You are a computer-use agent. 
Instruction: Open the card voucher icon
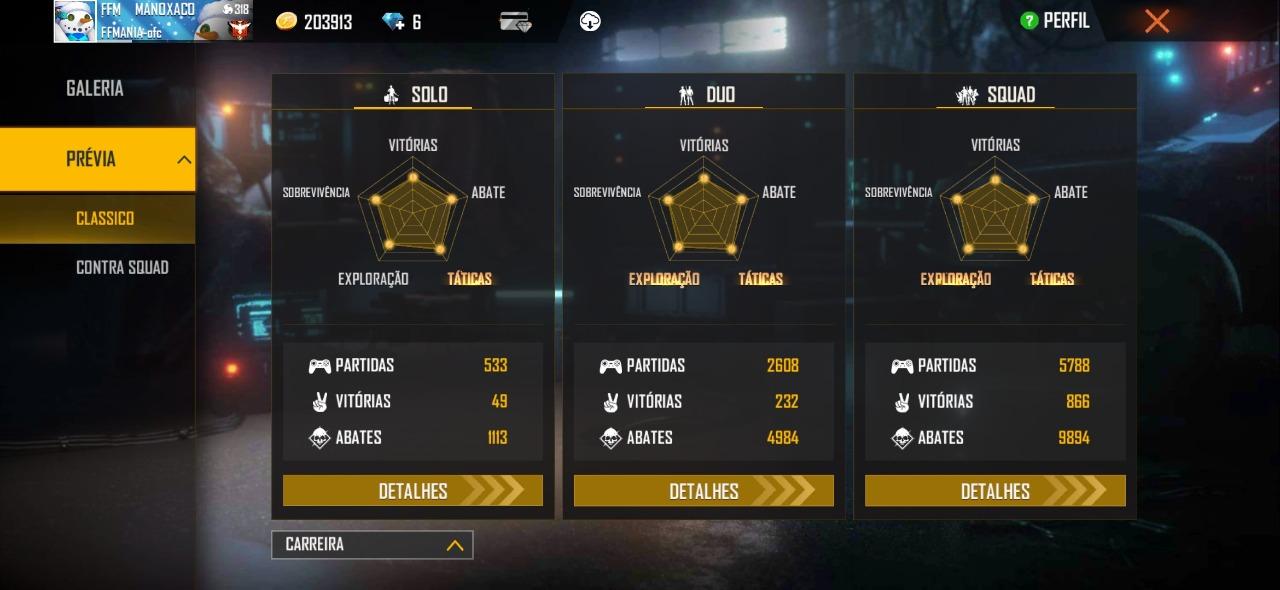point(516,22)
